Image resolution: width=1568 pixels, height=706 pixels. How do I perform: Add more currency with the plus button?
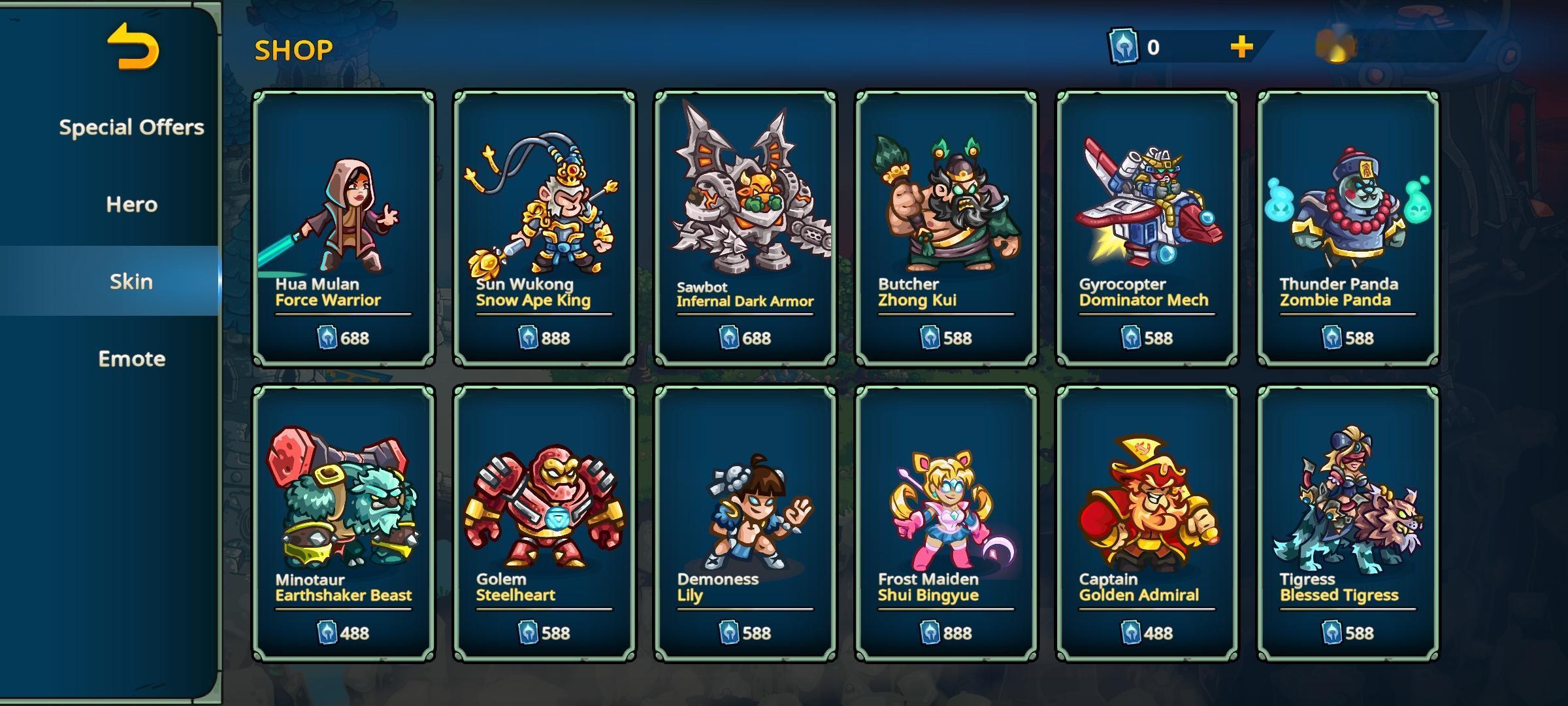[1241, 47]
